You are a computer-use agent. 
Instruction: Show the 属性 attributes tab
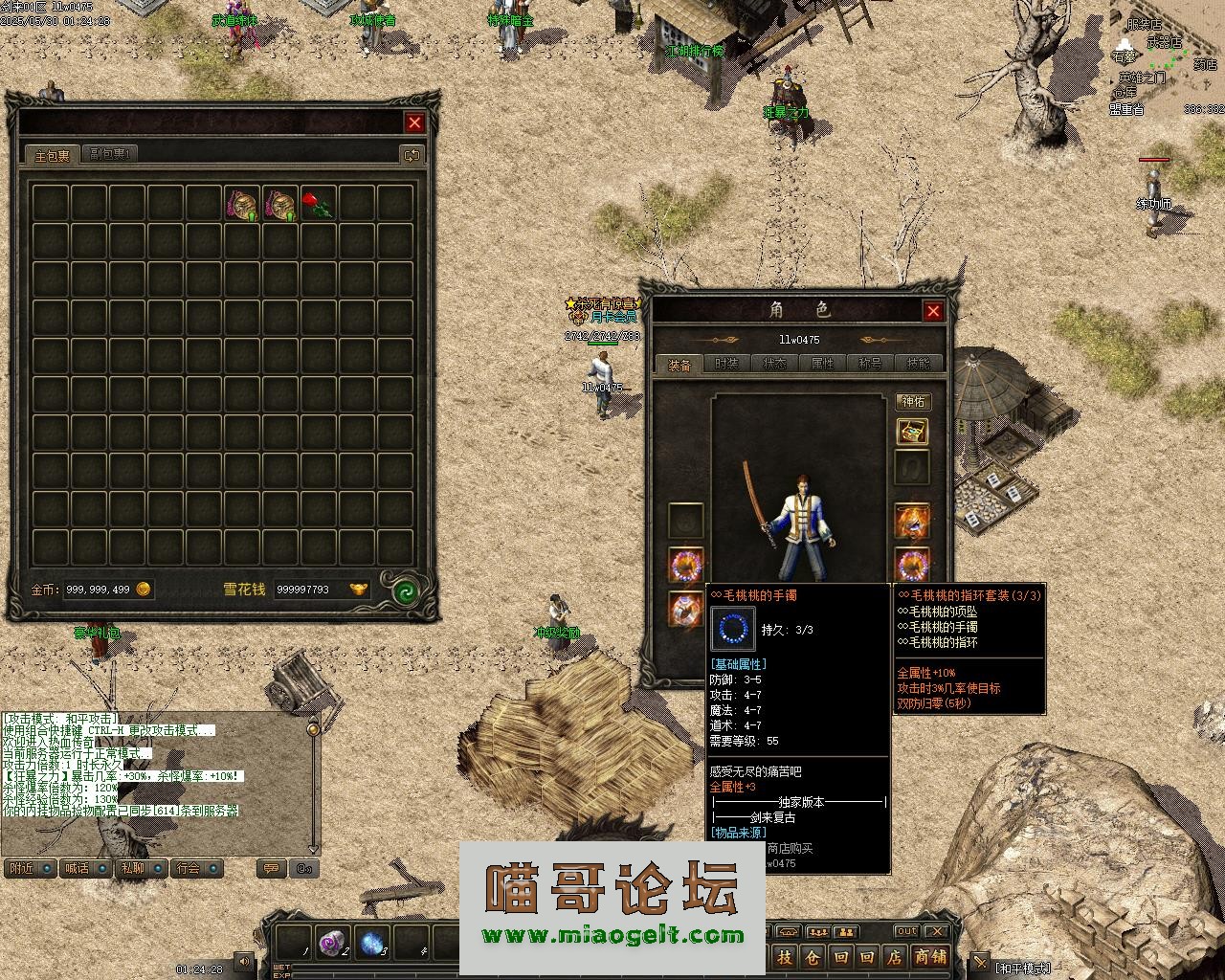(x=822, y=364)
